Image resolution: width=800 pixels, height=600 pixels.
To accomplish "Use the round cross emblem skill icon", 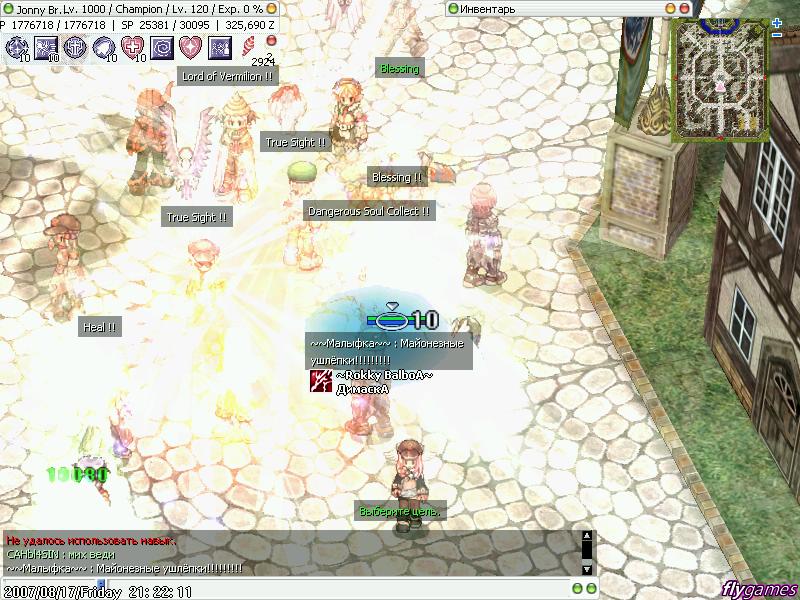I will click(75, 47).
